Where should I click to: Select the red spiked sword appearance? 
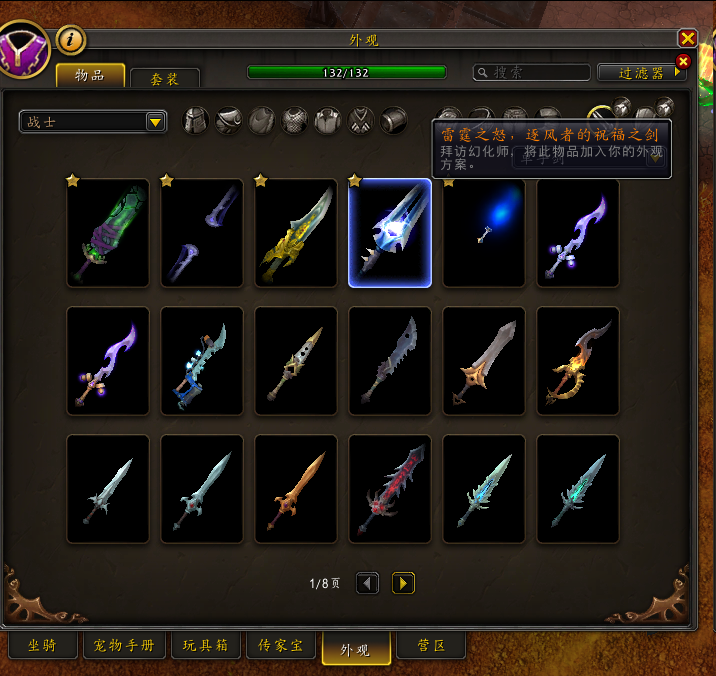390,489
